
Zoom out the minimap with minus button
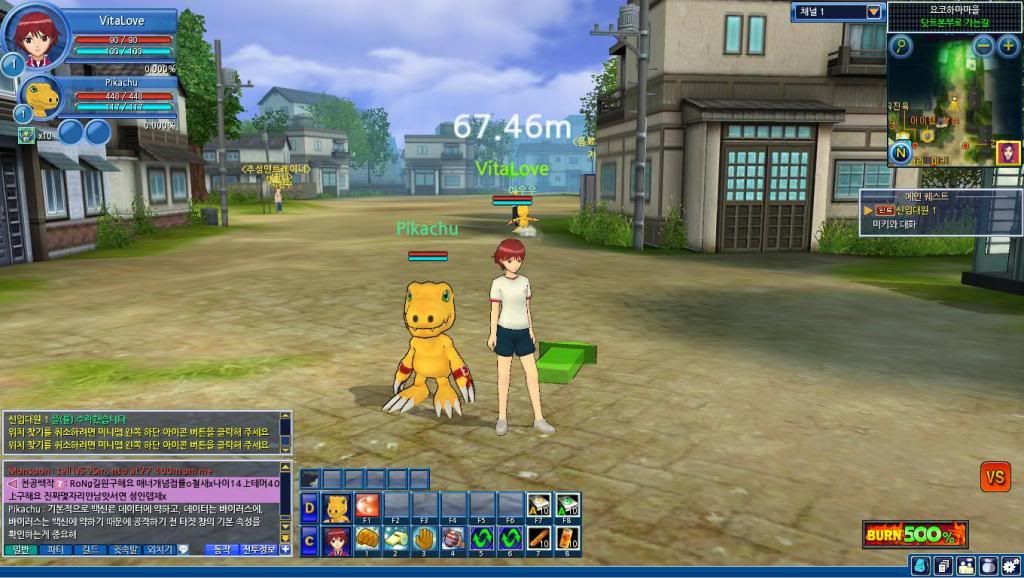(x=983, y=45)
